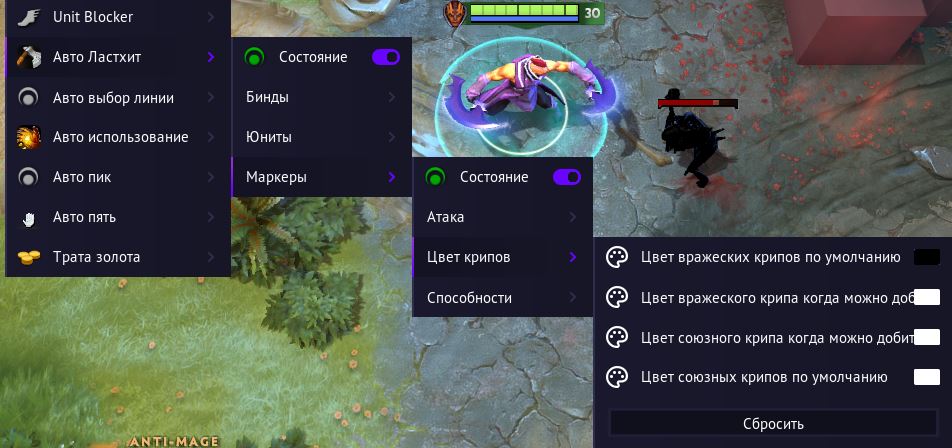Open the Авто пик menu entry

[115, 177]
